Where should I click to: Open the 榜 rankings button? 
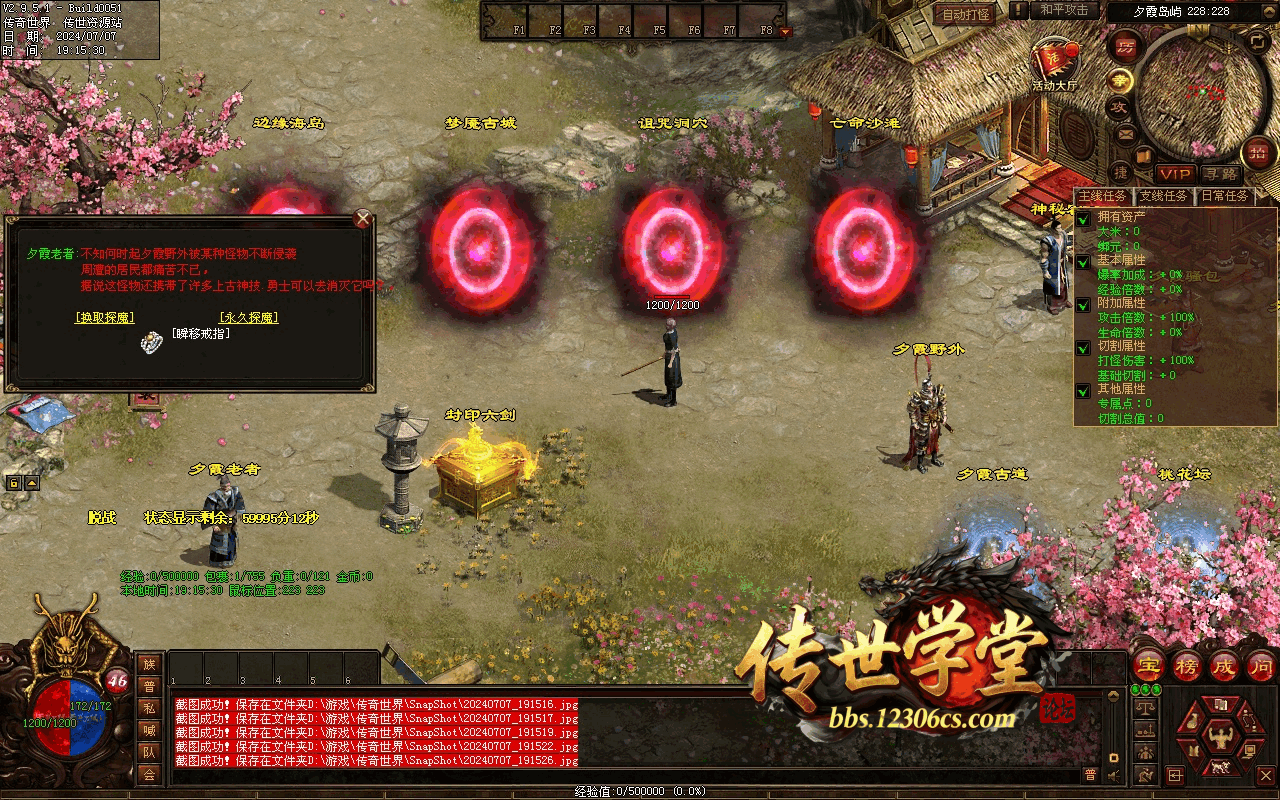pos(1187,666)
